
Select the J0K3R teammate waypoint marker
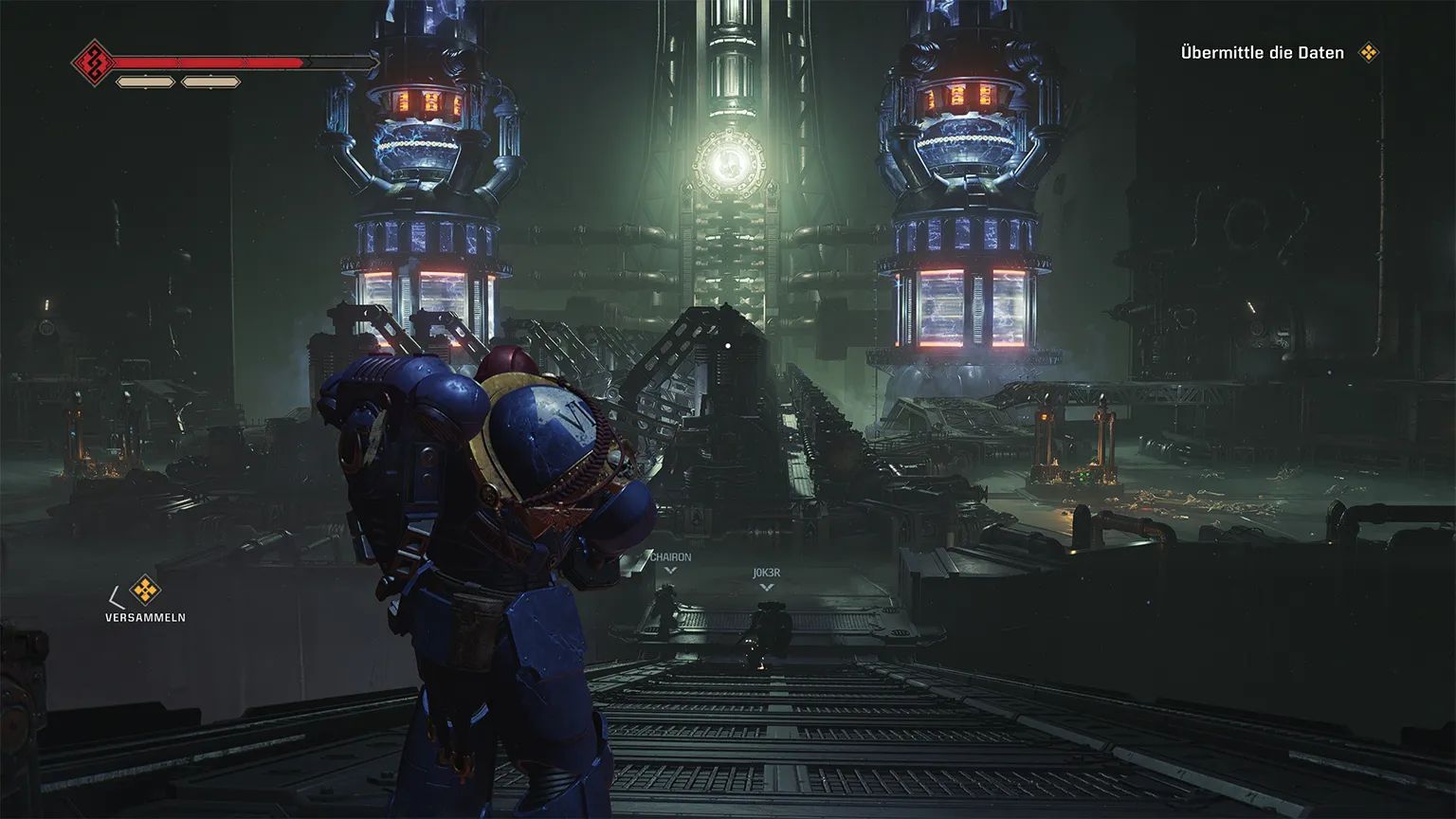tap(766, 580)
